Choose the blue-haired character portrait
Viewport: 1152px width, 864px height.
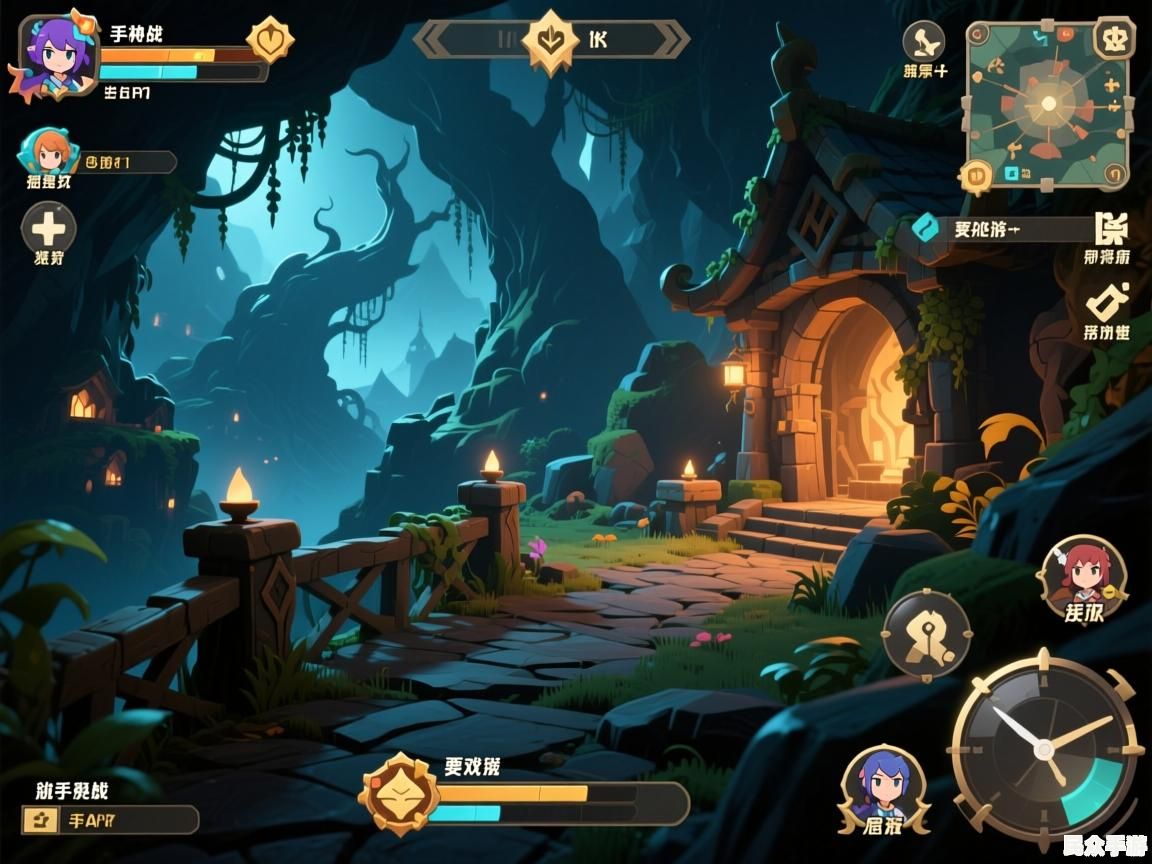883,783
